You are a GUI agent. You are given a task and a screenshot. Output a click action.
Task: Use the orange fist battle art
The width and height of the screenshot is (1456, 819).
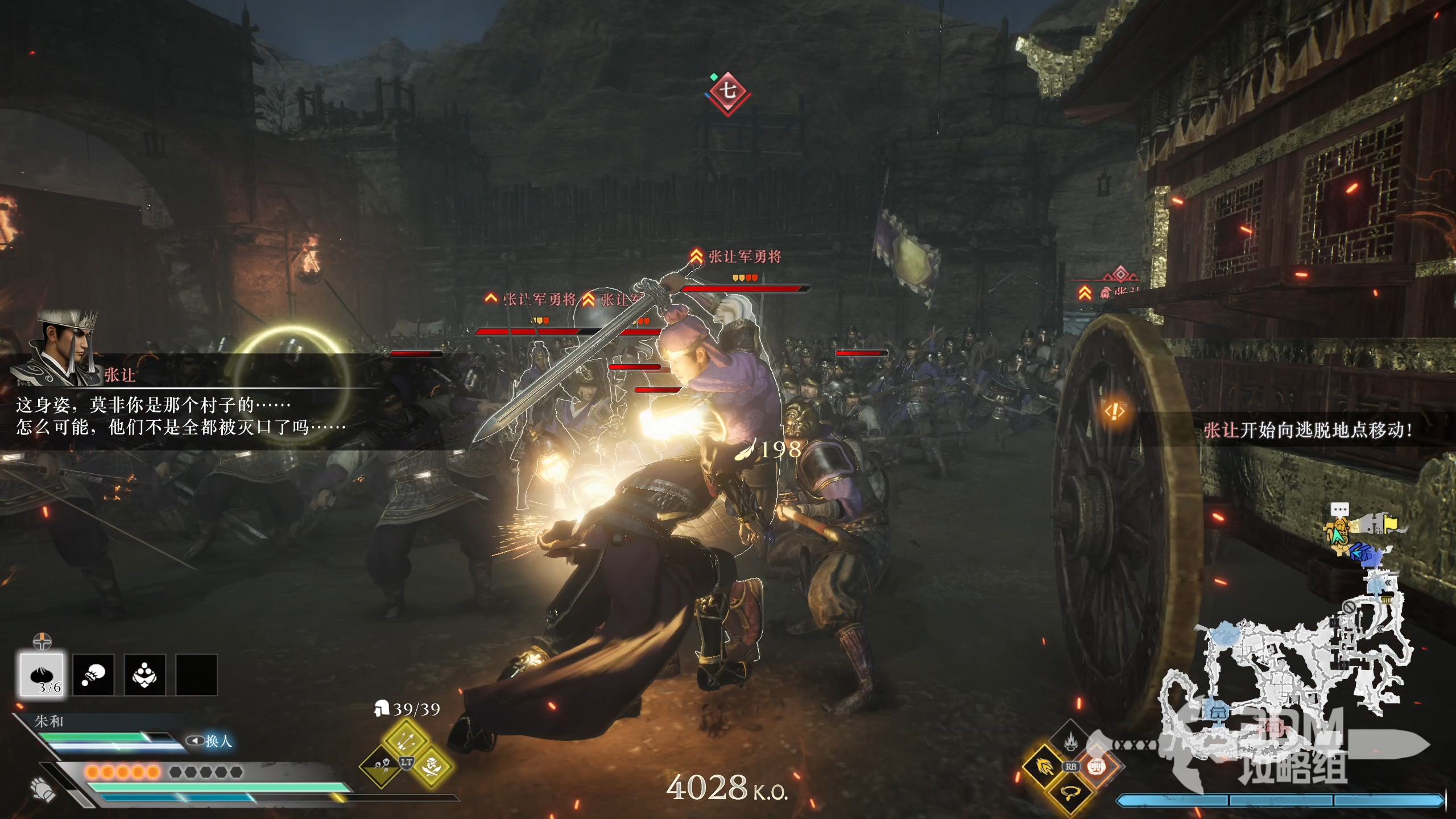[1097, 766]
